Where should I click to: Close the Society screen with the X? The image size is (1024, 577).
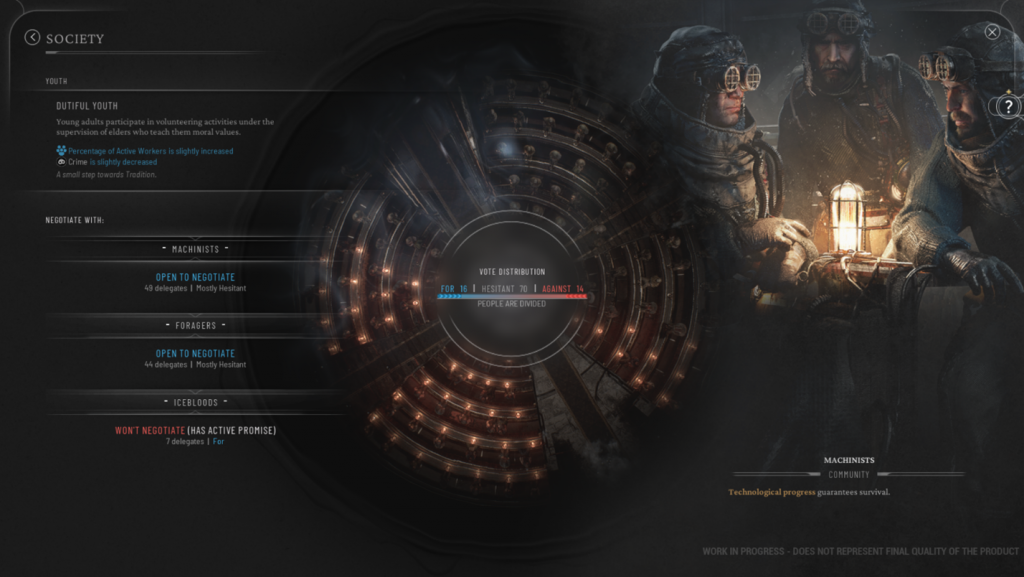[992, 32]
